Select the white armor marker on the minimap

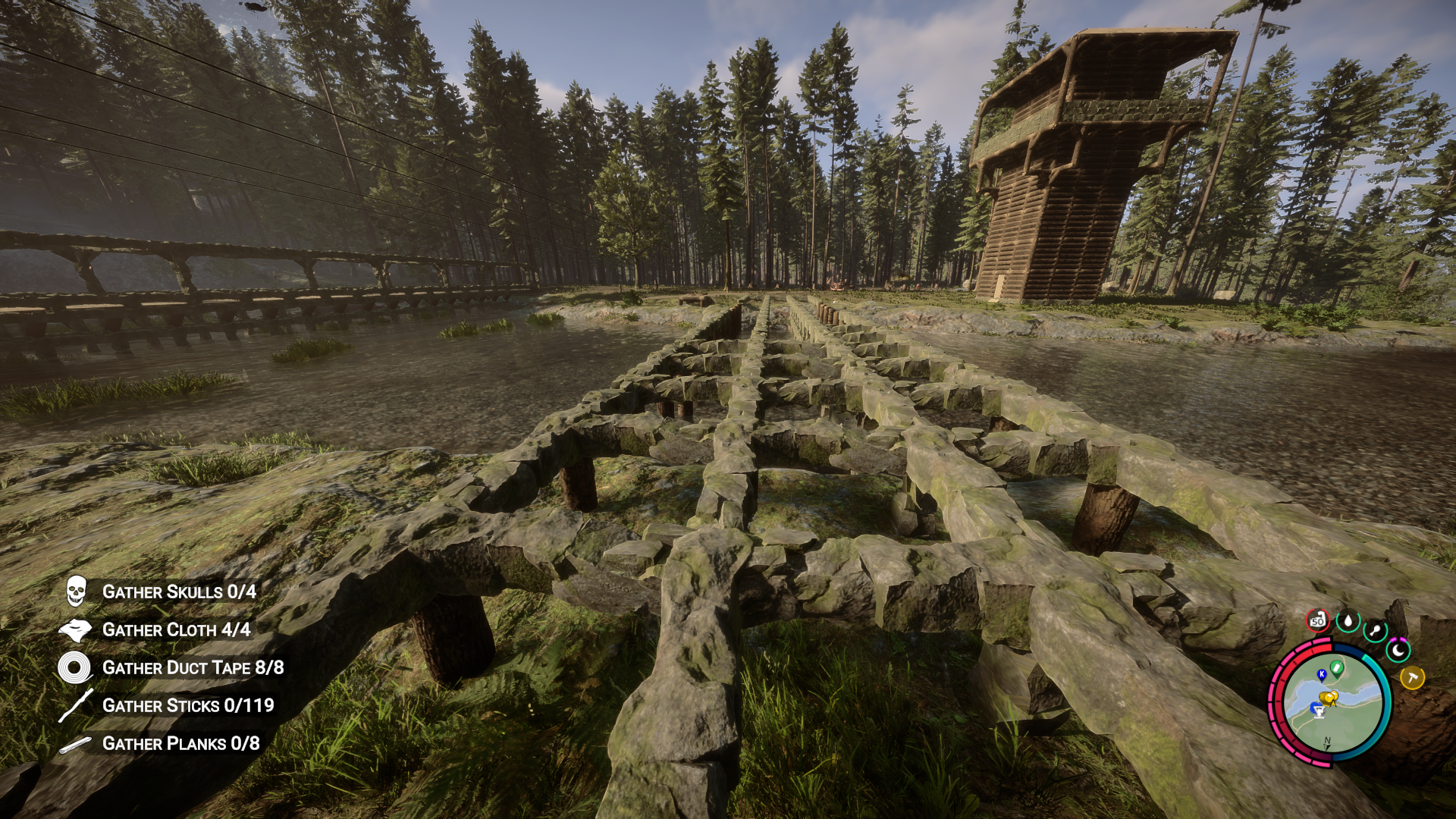click(1319, 711)
